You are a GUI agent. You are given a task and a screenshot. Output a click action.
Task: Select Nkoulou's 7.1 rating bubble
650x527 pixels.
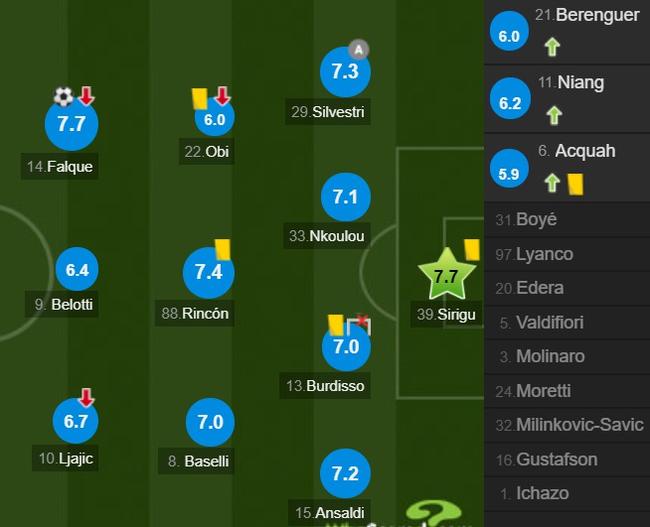tap(344, 197)
